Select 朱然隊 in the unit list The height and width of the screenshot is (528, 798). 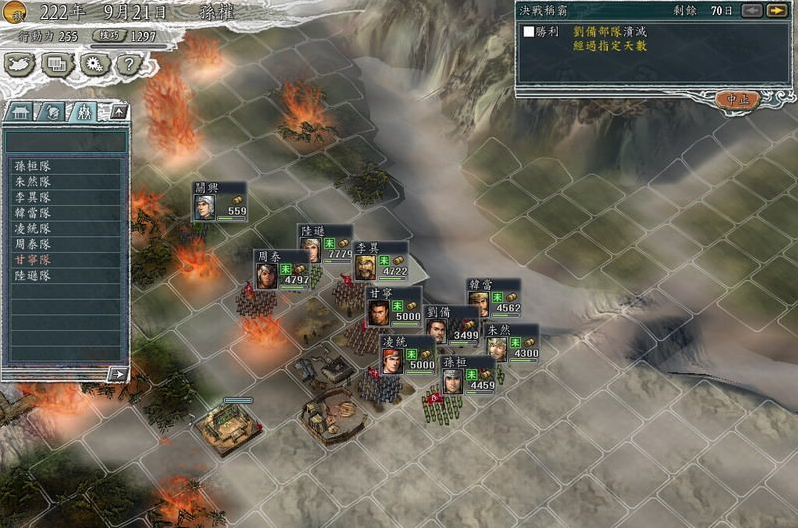click(33, 182)
